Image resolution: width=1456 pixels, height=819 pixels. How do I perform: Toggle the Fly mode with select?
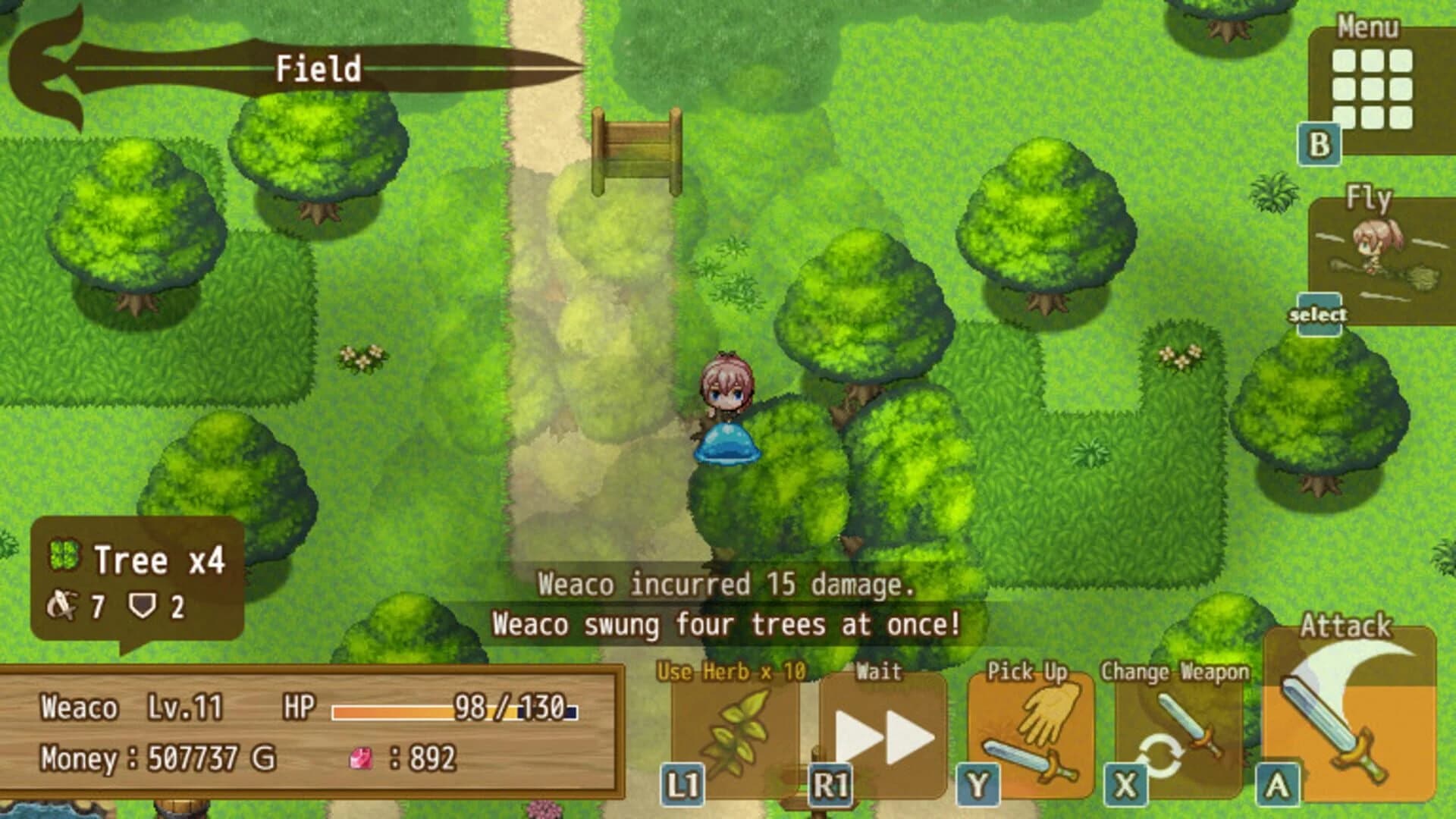click(x=1317, y=312)
